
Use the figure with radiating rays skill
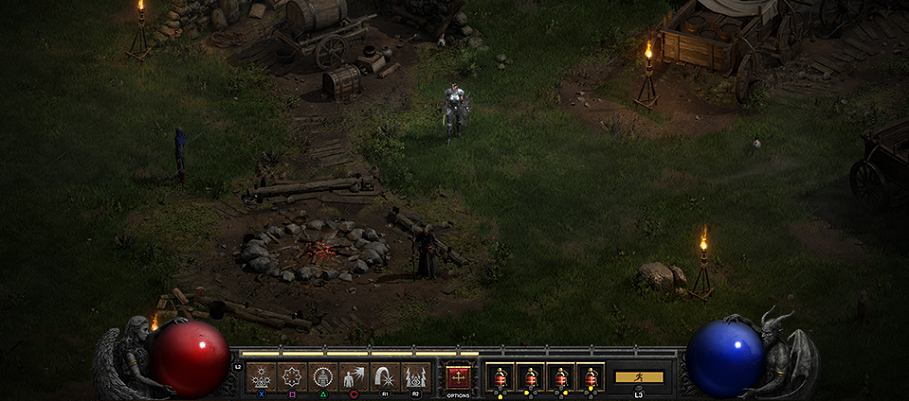click(354, 377)
